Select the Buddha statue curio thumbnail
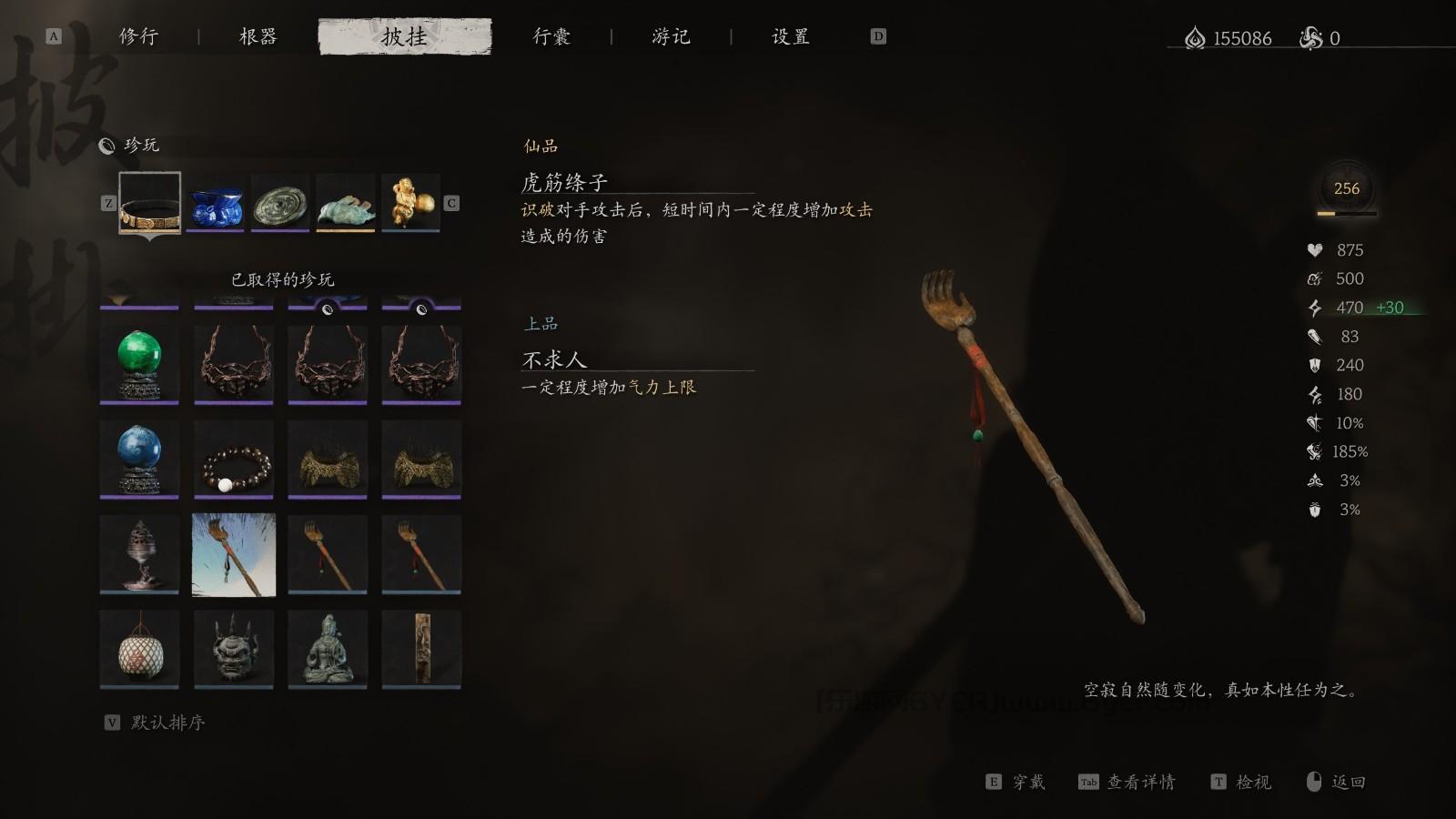Image resolution: width=1456 pixels, height=819 pixels. pos(327,648)
